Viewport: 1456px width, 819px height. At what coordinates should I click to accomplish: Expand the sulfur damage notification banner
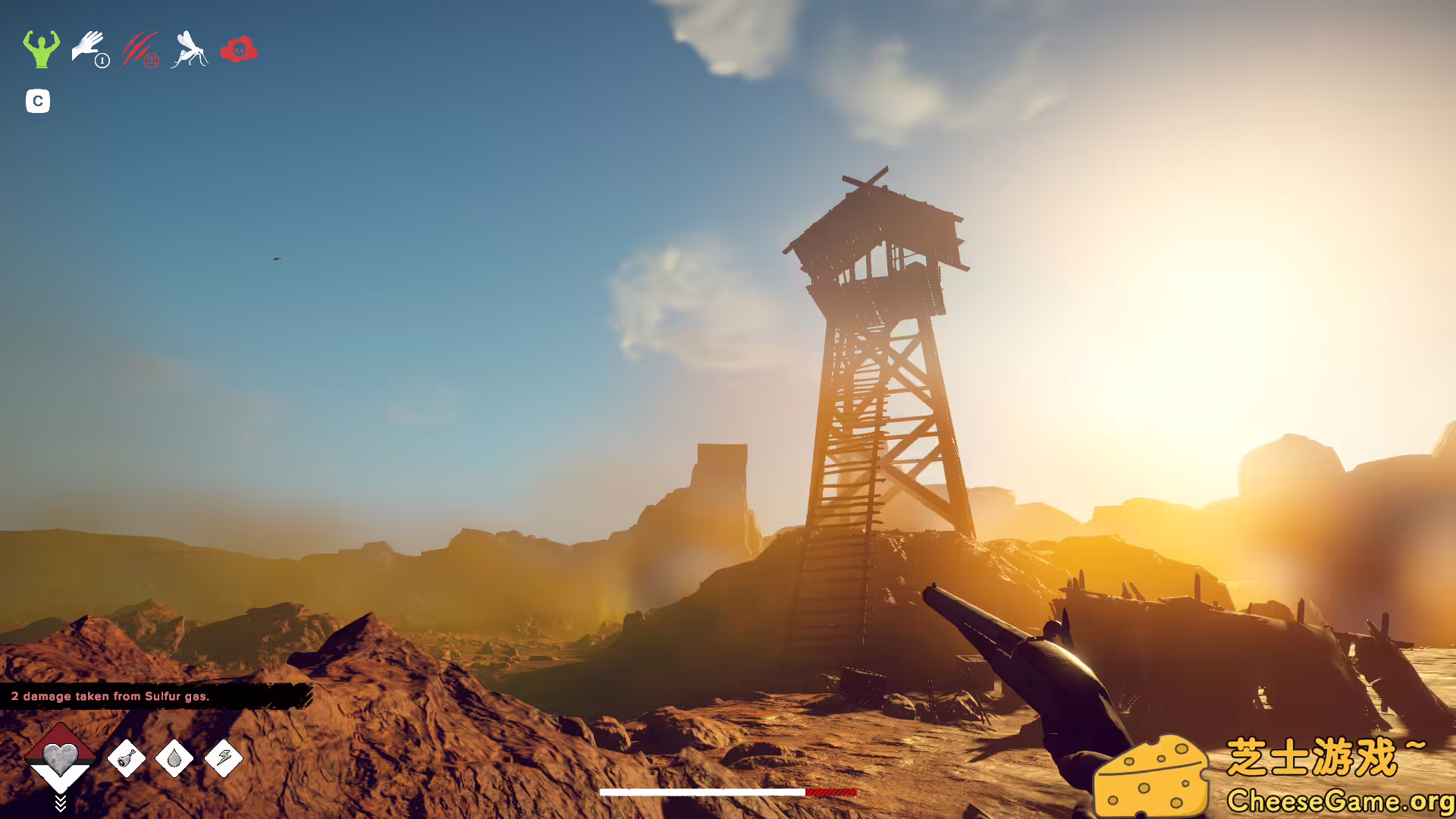pos(110,695)
